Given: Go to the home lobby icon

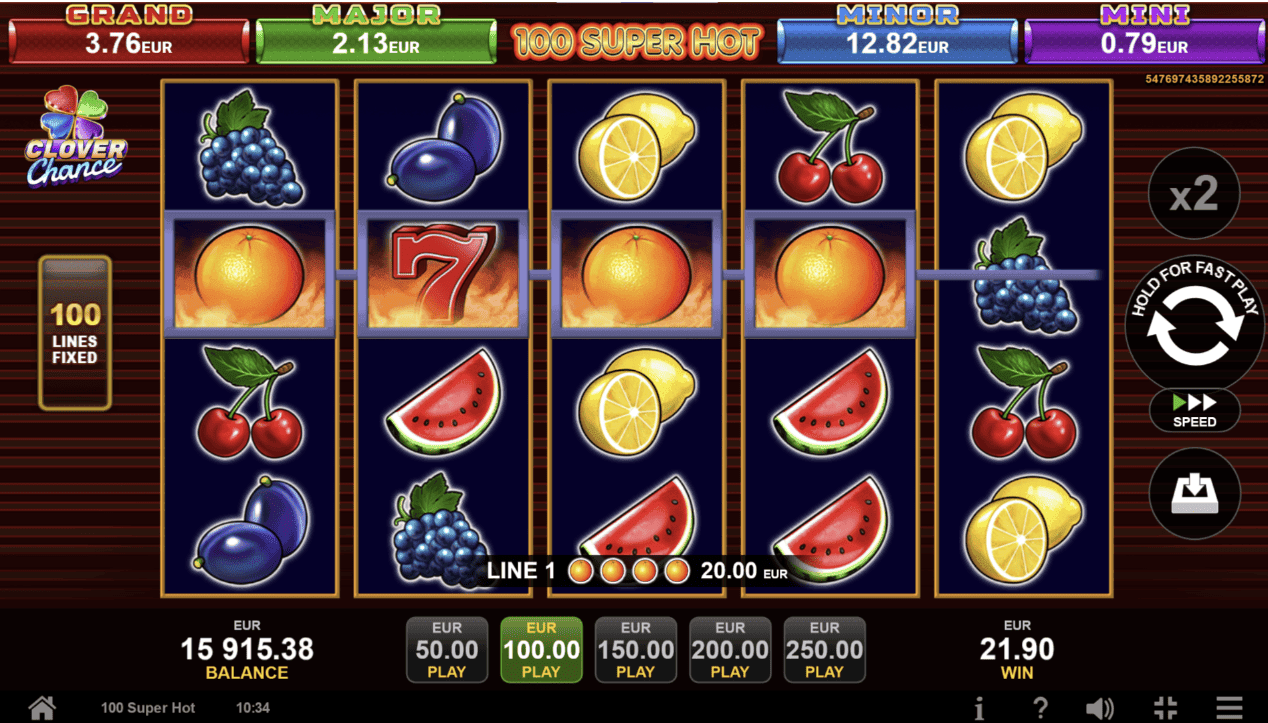Looking at the screenshot, I should pyautogui.click(x=42, y=708).
